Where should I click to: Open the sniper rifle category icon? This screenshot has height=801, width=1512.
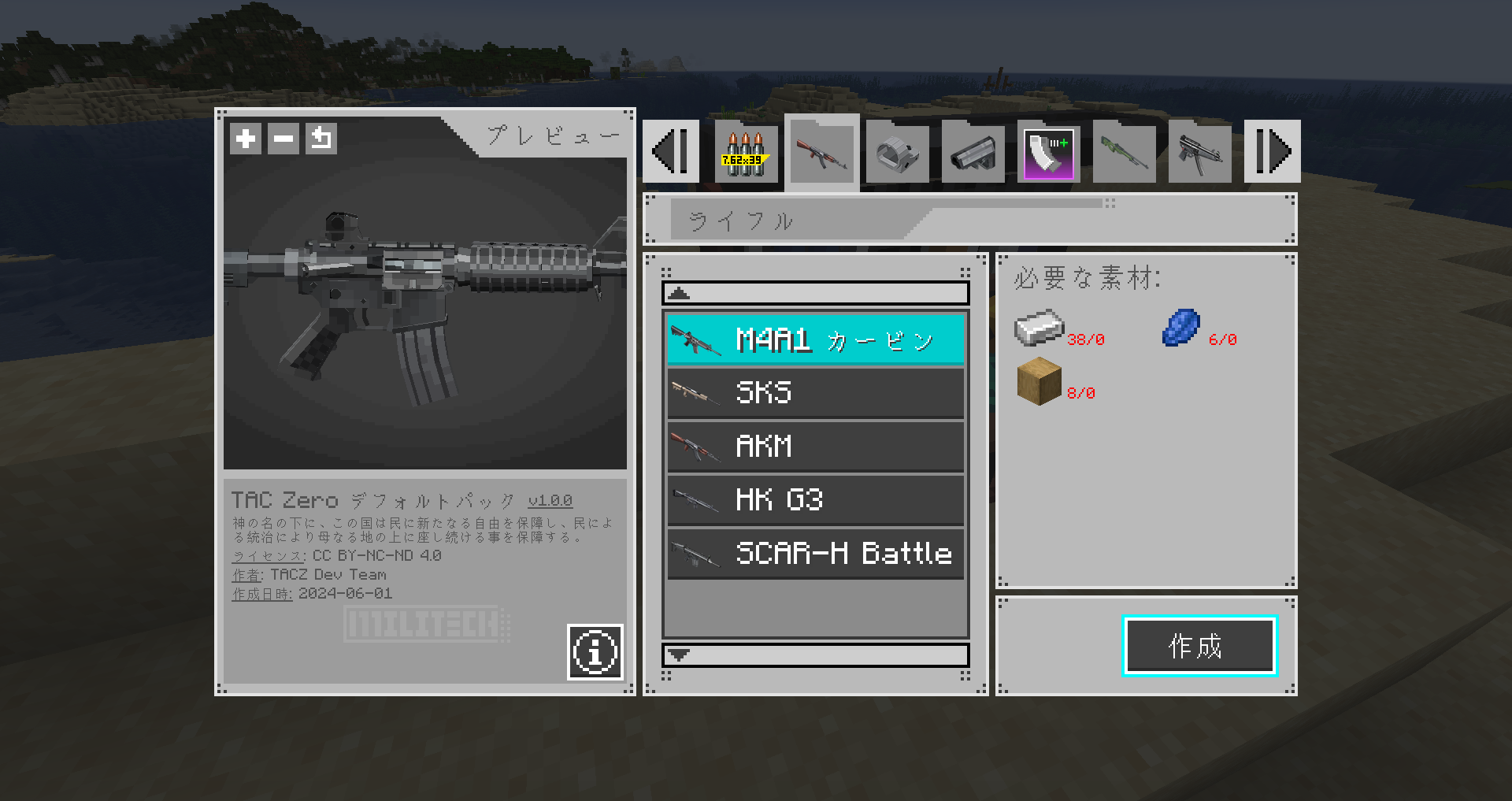(1124, 151)
